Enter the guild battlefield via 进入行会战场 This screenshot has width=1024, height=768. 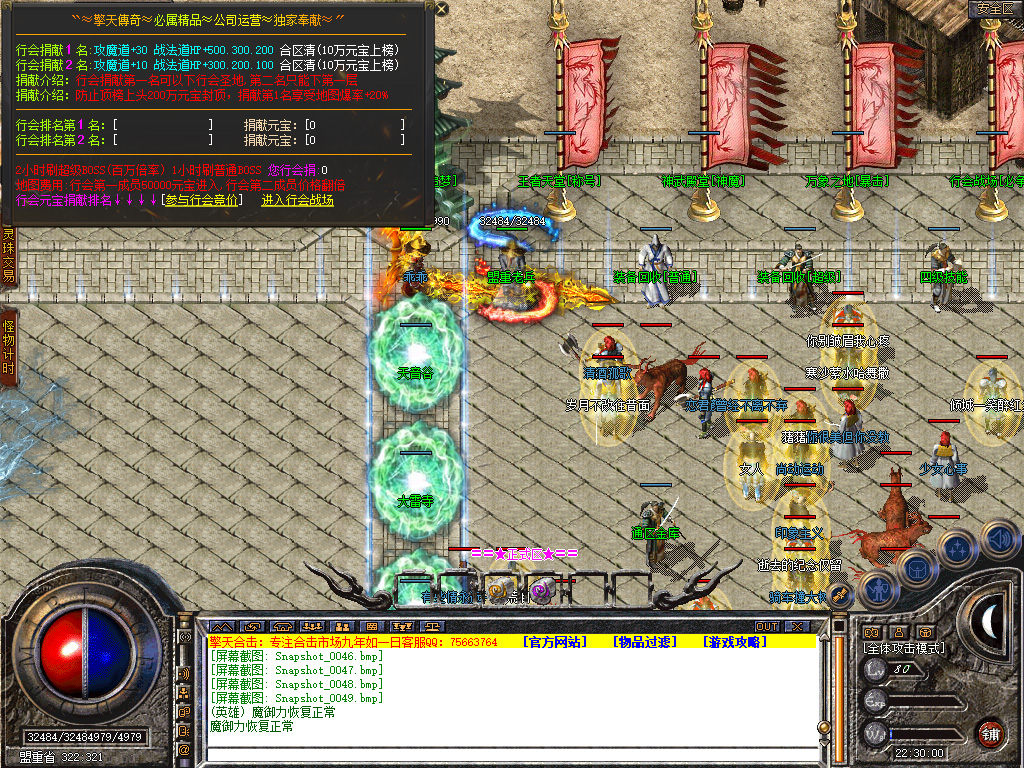click(297, 200)
